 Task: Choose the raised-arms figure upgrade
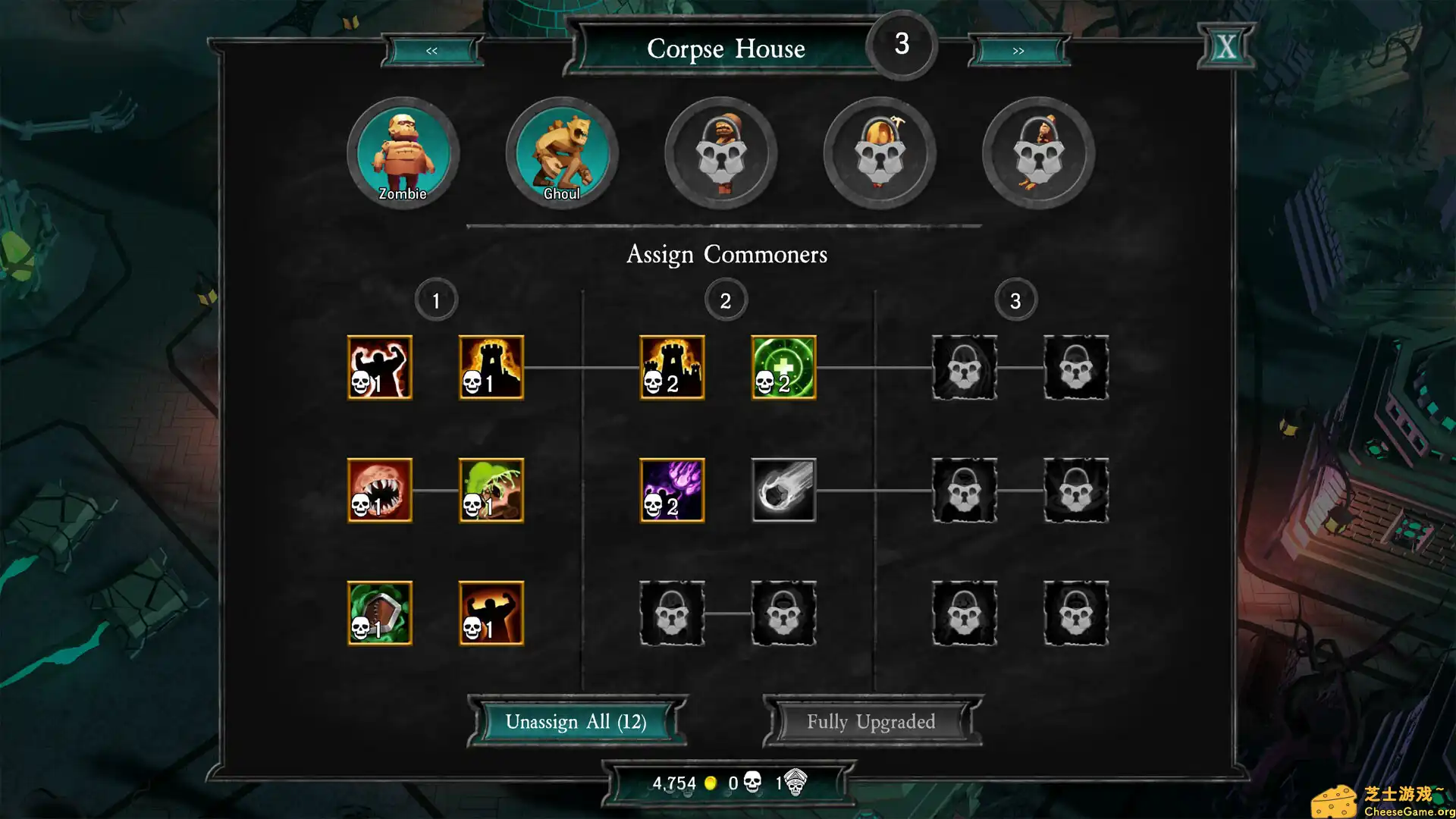491,613
